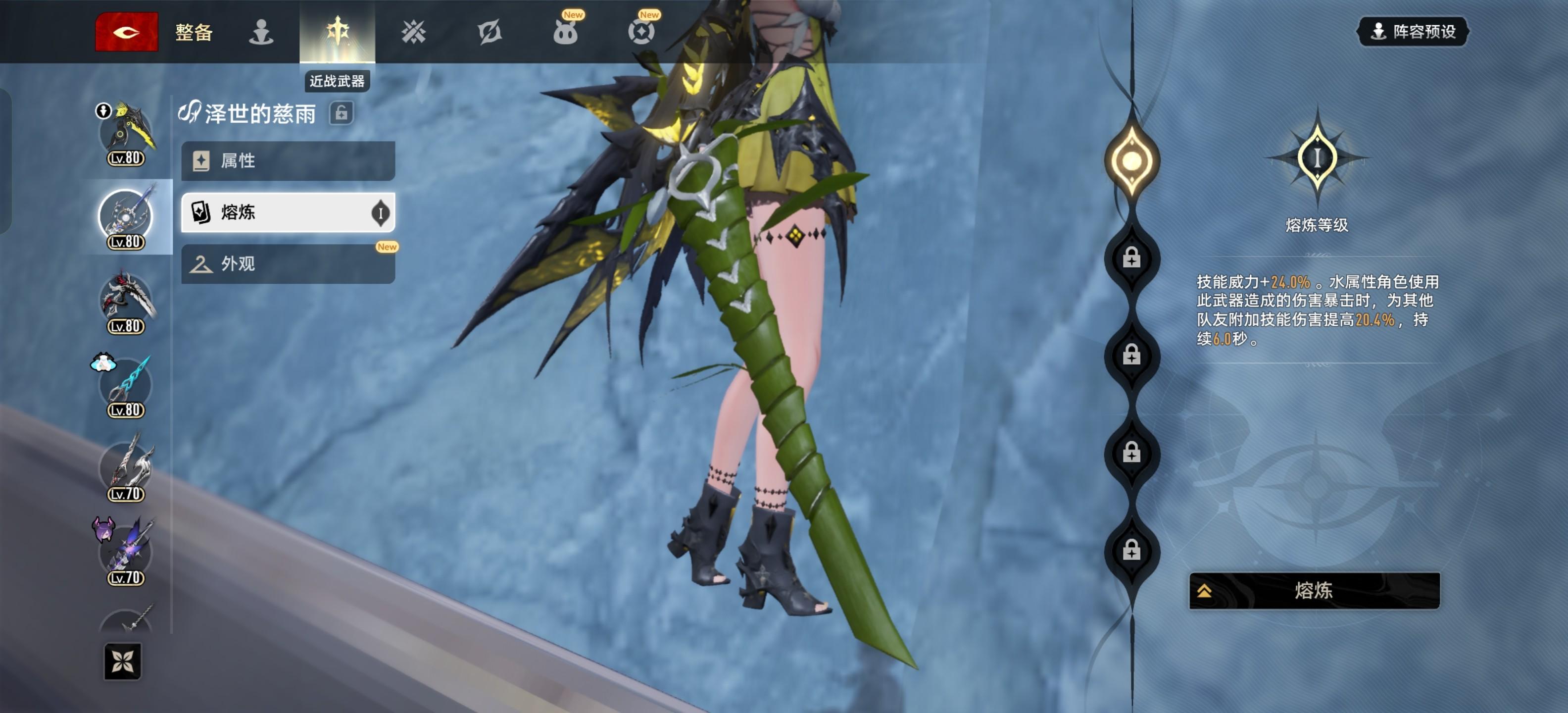Open 阵容预设 lineup presets
The image size is (1568, 713).
click(1413, 32)
